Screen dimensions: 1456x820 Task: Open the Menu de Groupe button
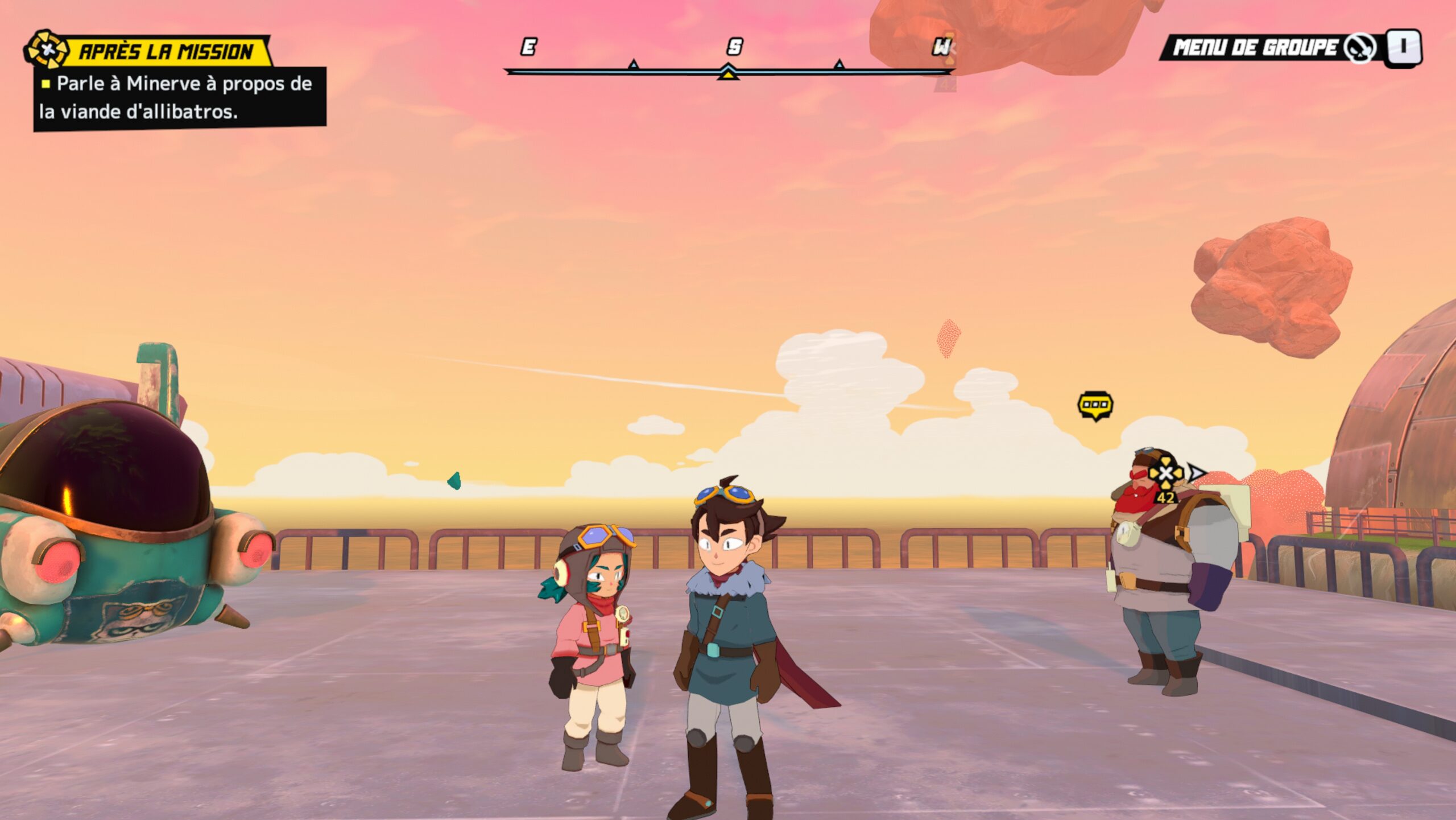[x=1290, y=48]
